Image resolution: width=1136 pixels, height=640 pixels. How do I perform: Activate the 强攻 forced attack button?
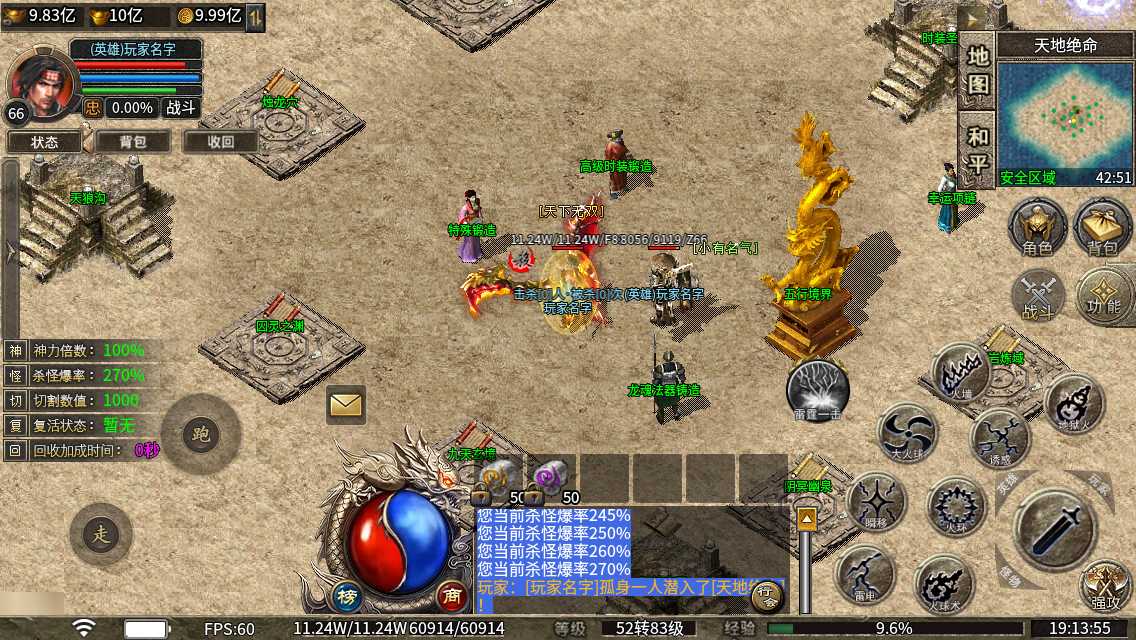(1106, 585)
